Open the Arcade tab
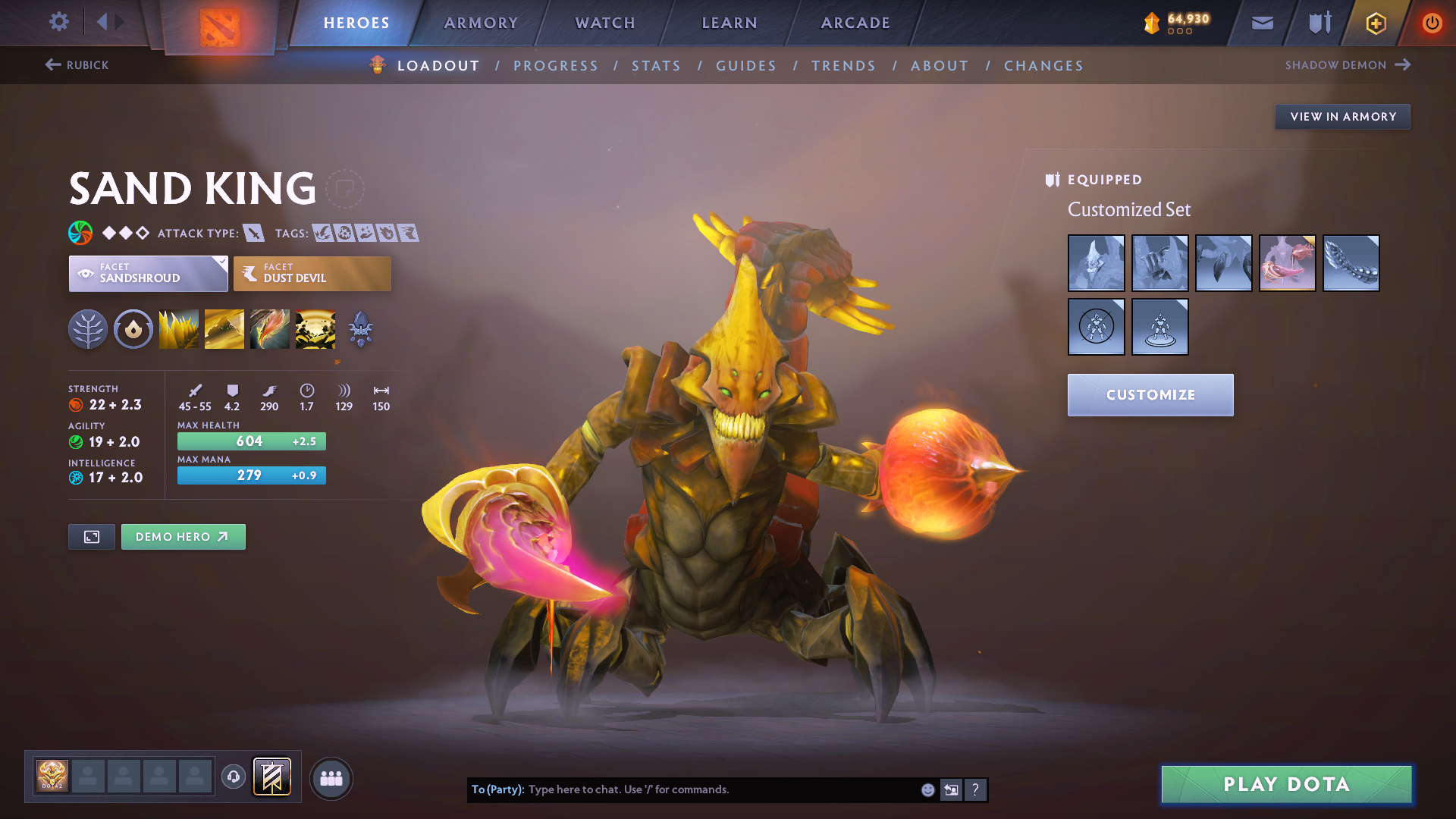This screenshot has width=1456, height=819. pos(855,23)
